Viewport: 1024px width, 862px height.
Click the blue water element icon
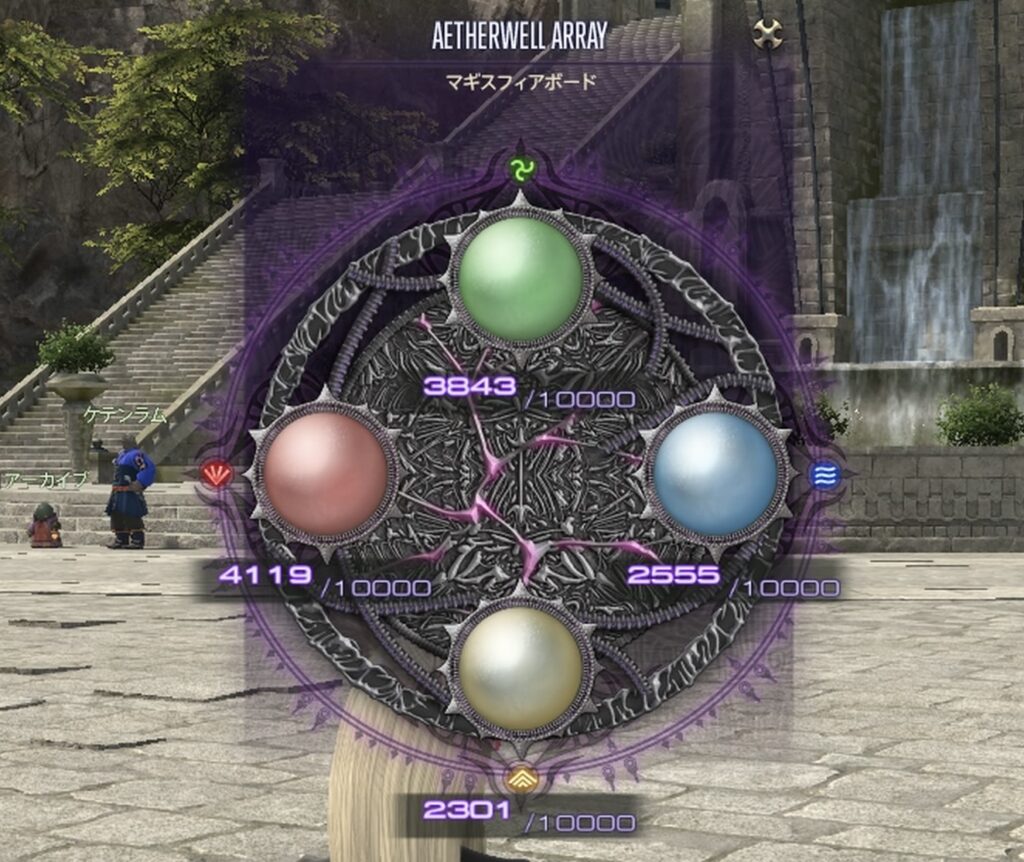825,476
